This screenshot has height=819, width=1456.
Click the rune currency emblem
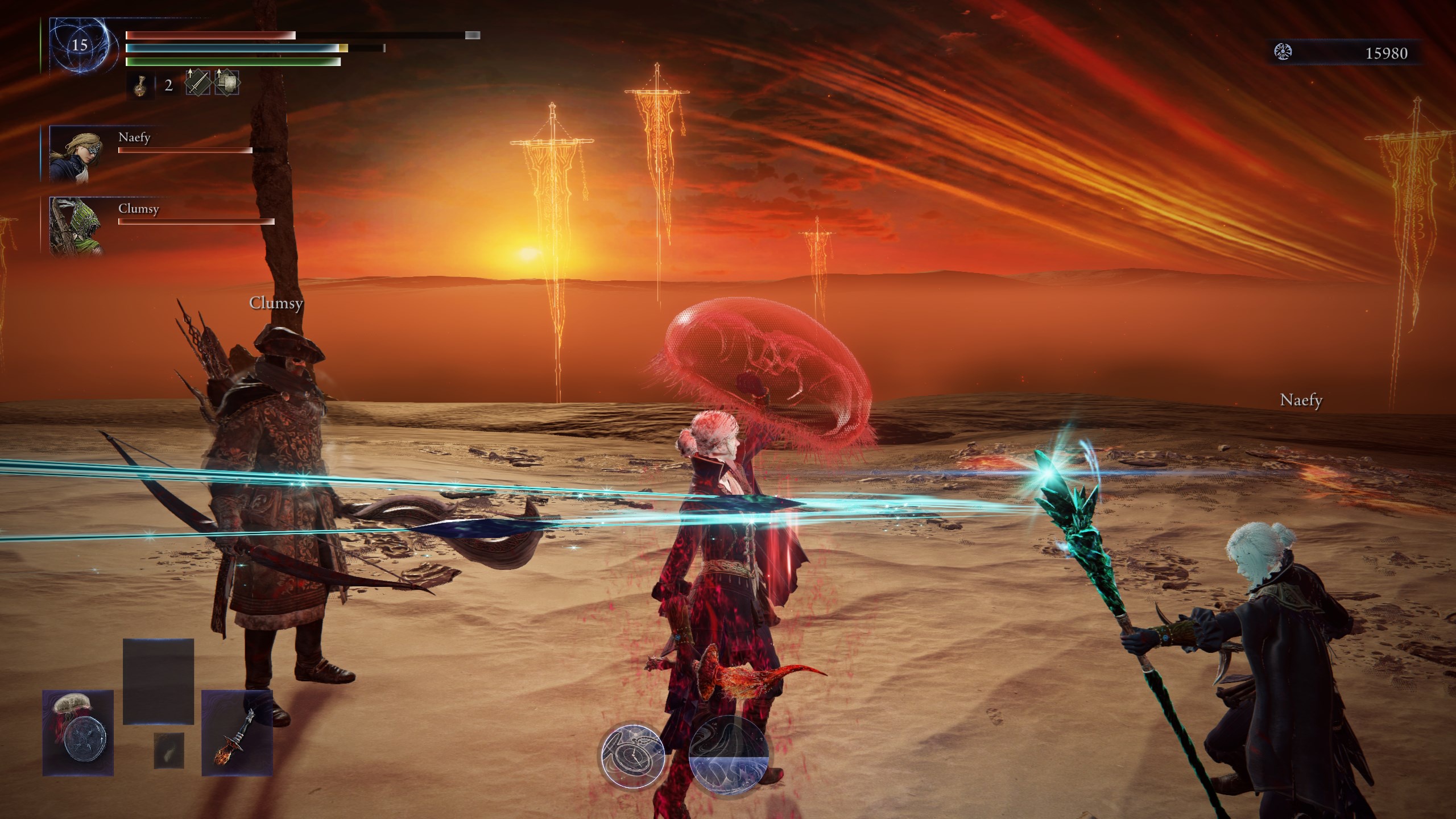coord(1283,53)
